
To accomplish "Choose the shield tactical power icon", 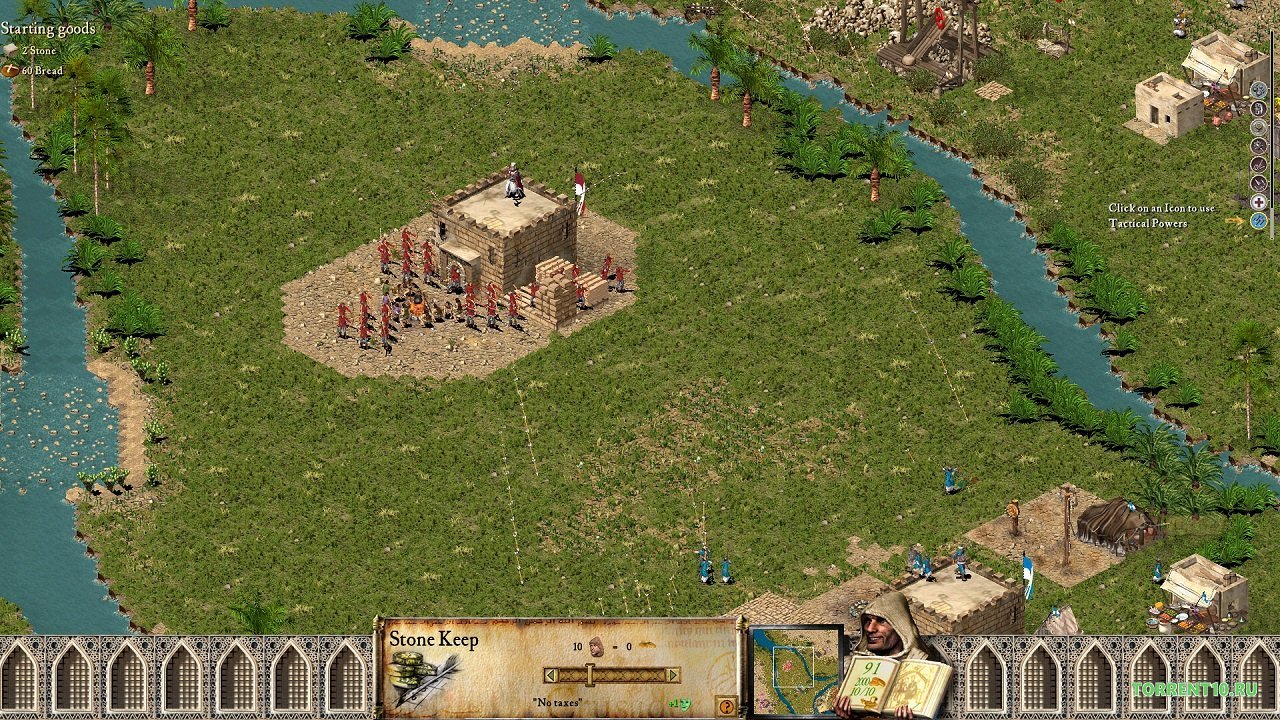I will point(1258,127).
